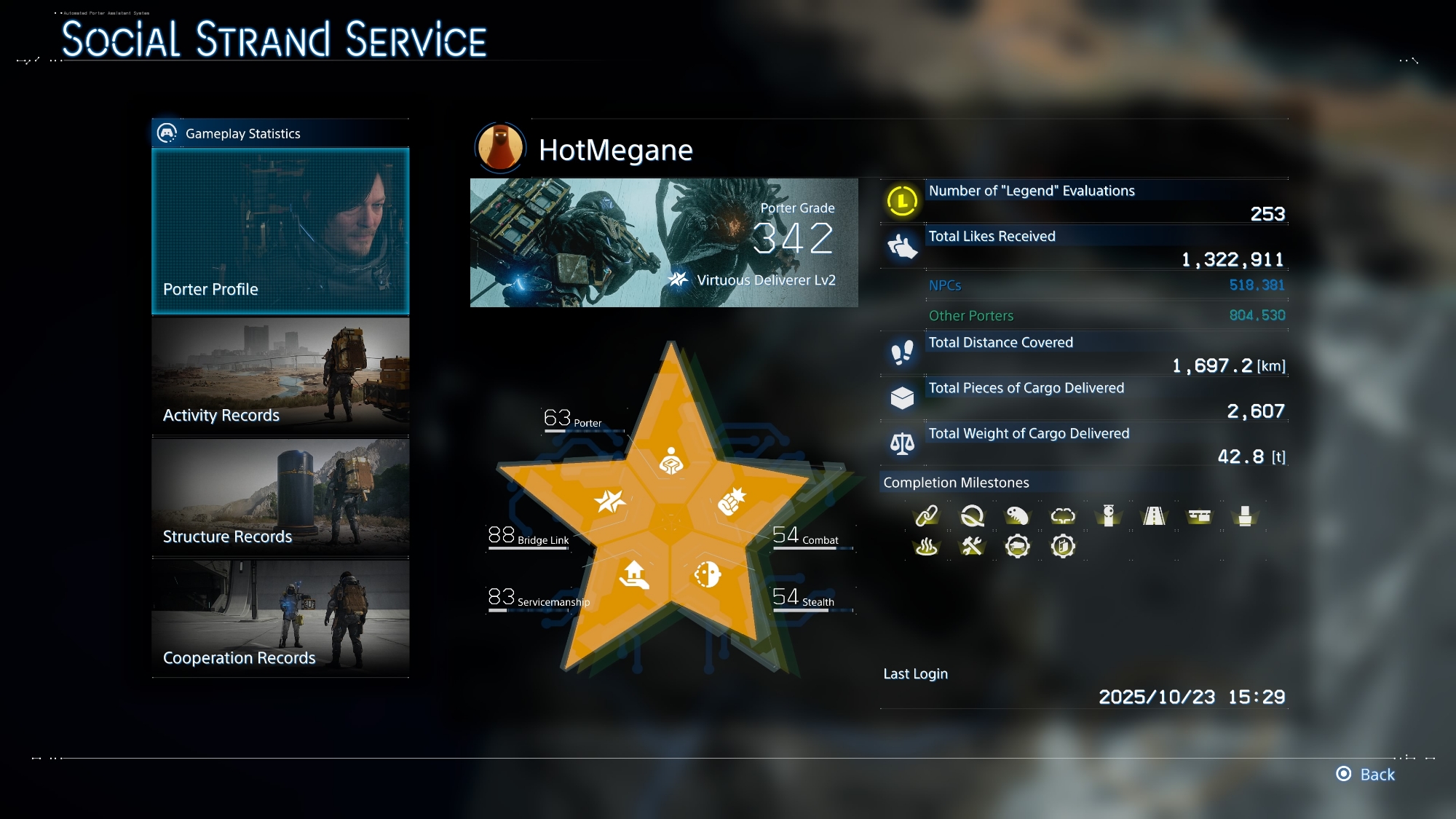Select the Servicemanship house icon in the star

pos(634,574)
